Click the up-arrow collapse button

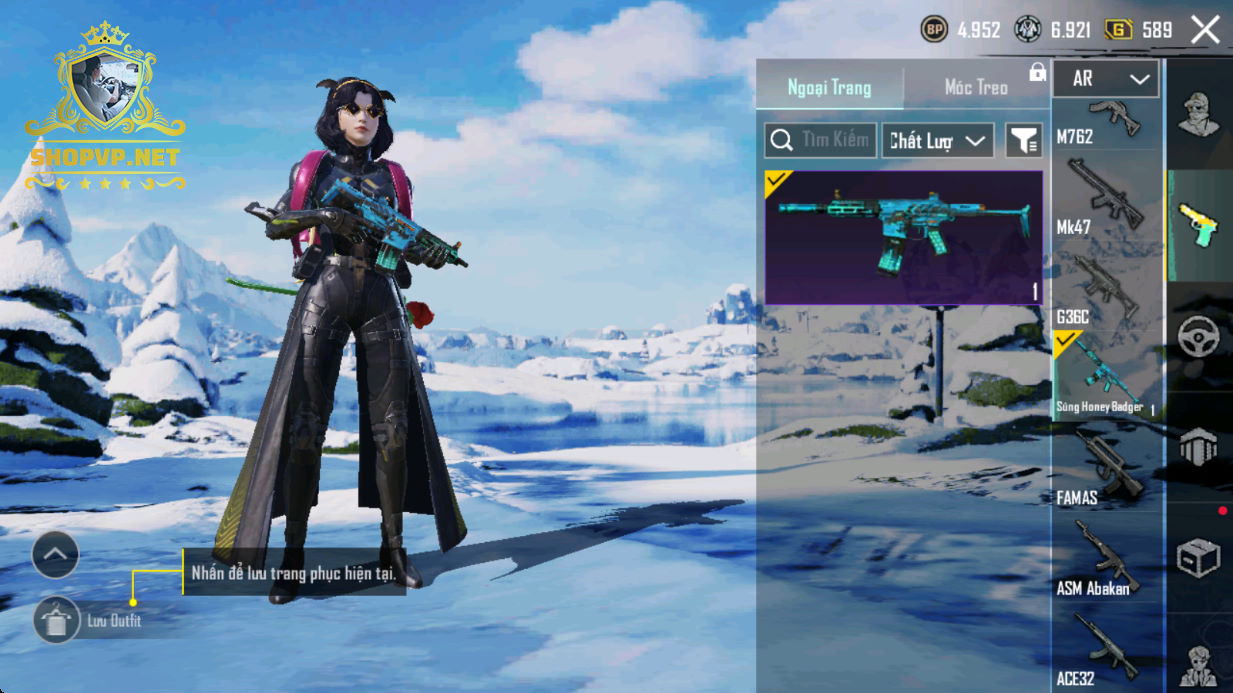[55, 554]
